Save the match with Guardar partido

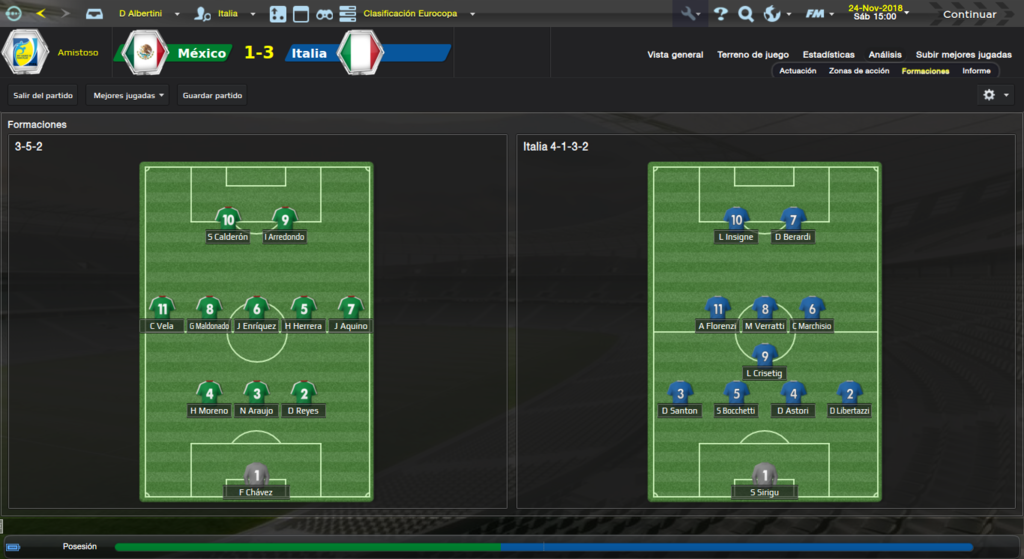point(212,95)
